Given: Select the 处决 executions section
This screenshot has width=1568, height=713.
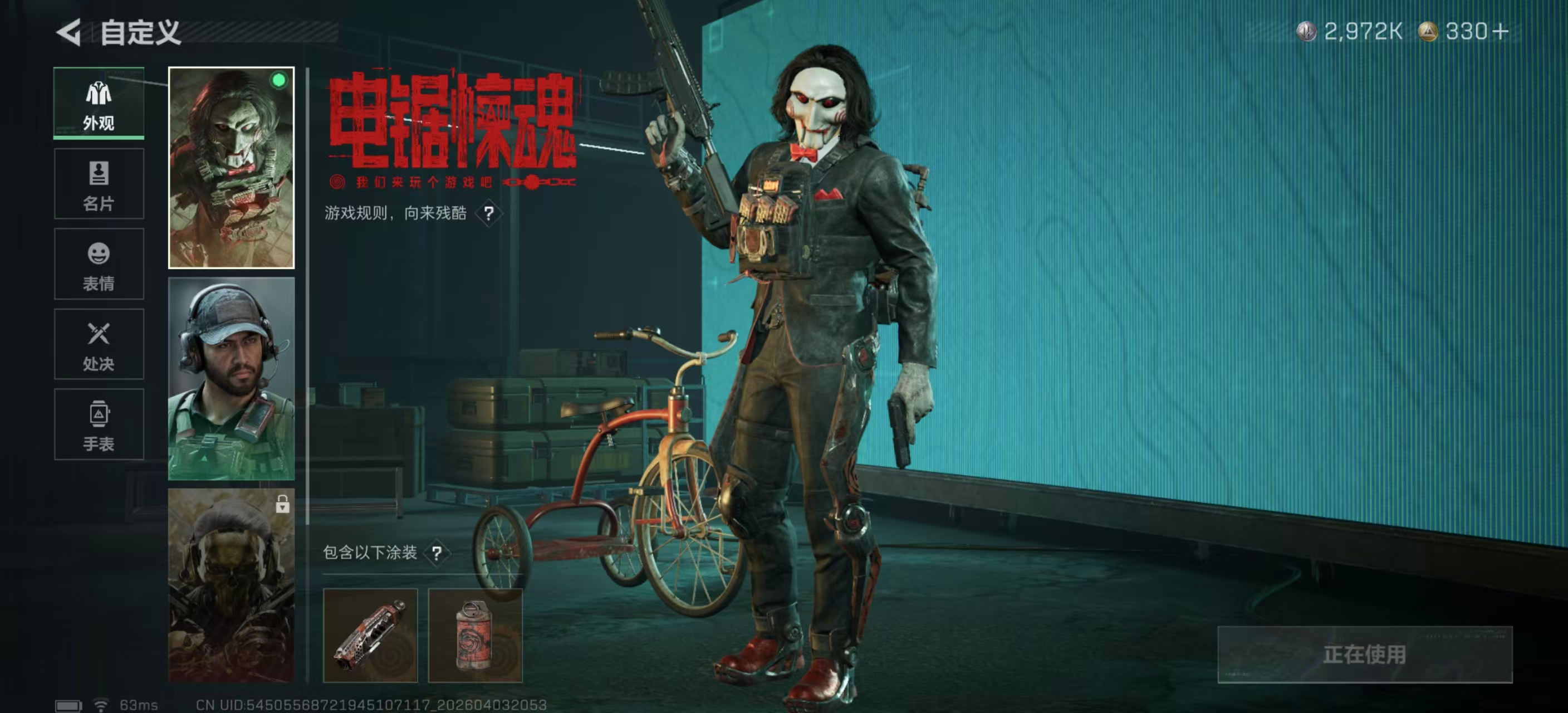Looking at the screenshot, I should tap(99, 344).
